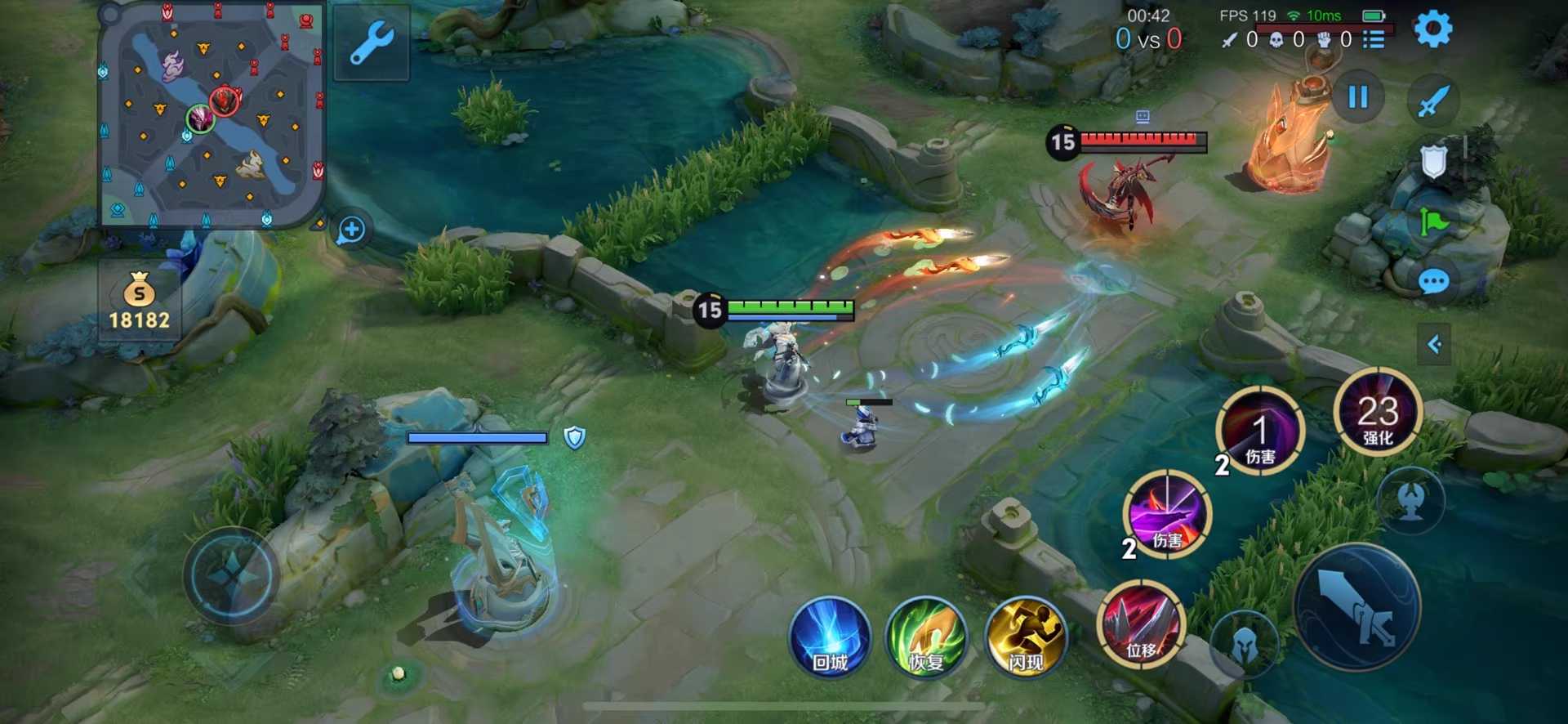Expand the collapsed side panel arrow
This screenshot has height=724, width=1568.
[x=1434, y=344]
